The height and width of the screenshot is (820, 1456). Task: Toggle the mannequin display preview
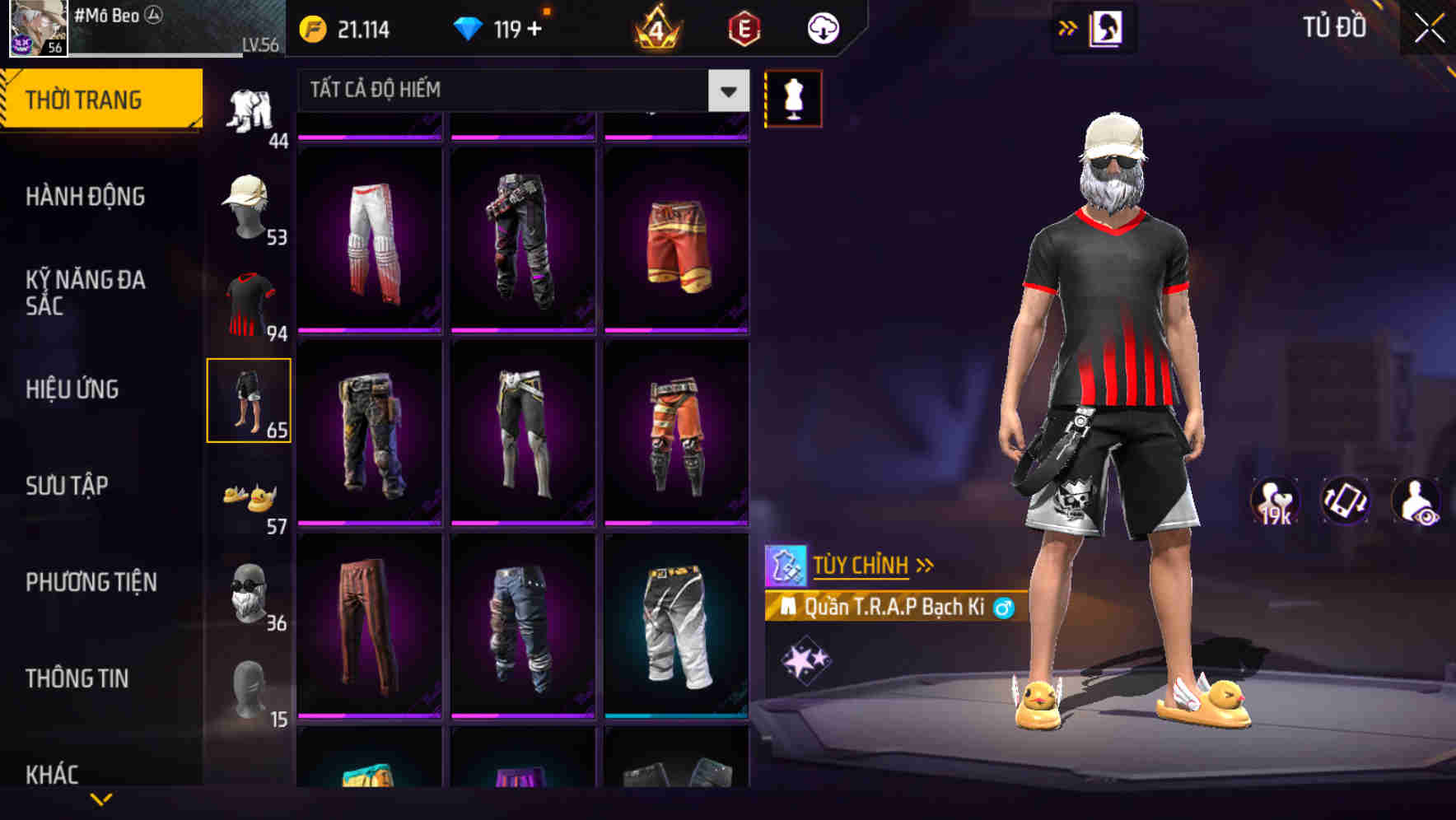[x=793, y=98]
